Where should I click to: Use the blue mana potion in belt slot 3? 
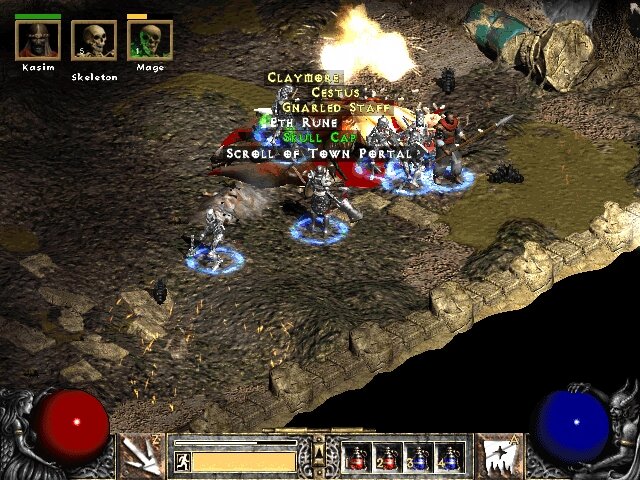tap(420, 457)
